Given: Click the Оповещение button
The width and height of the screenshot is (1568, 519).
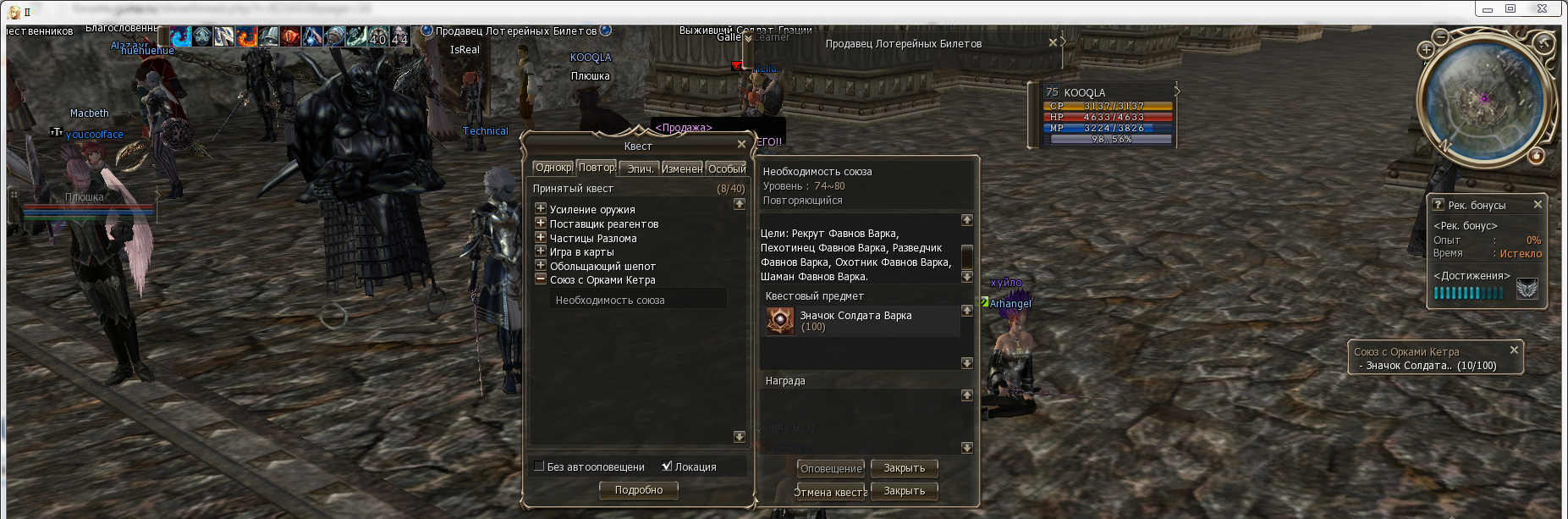Looking at the screenshot, I should click(831, 468).
